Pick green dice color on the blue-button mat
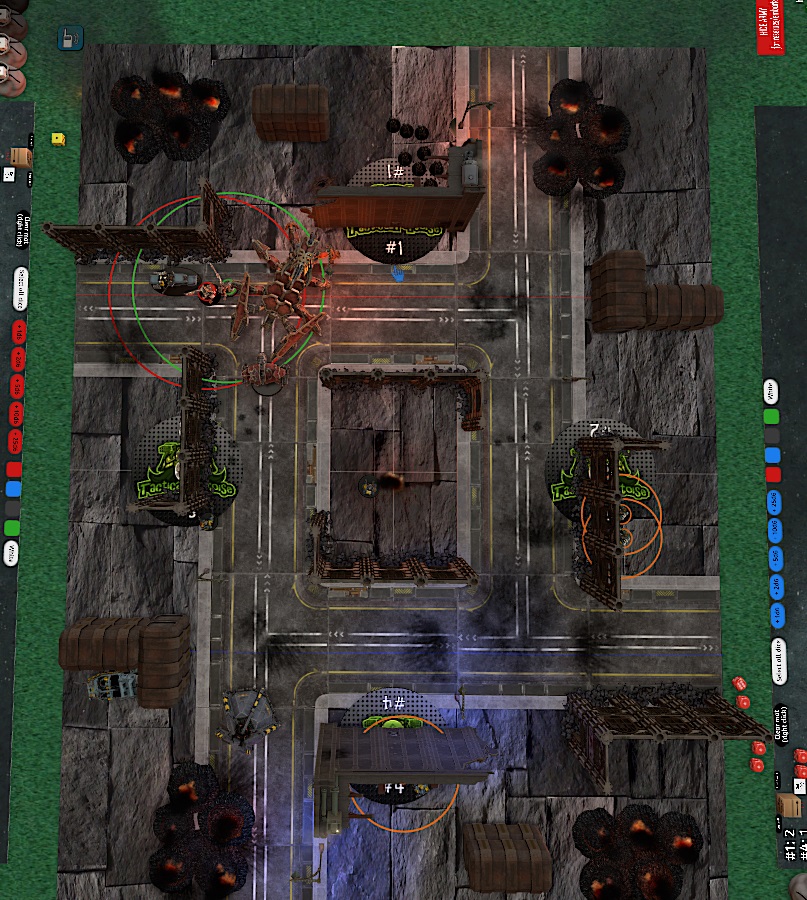Image resolution: width=807 pixels, height=900 pixels. point(771,417)
